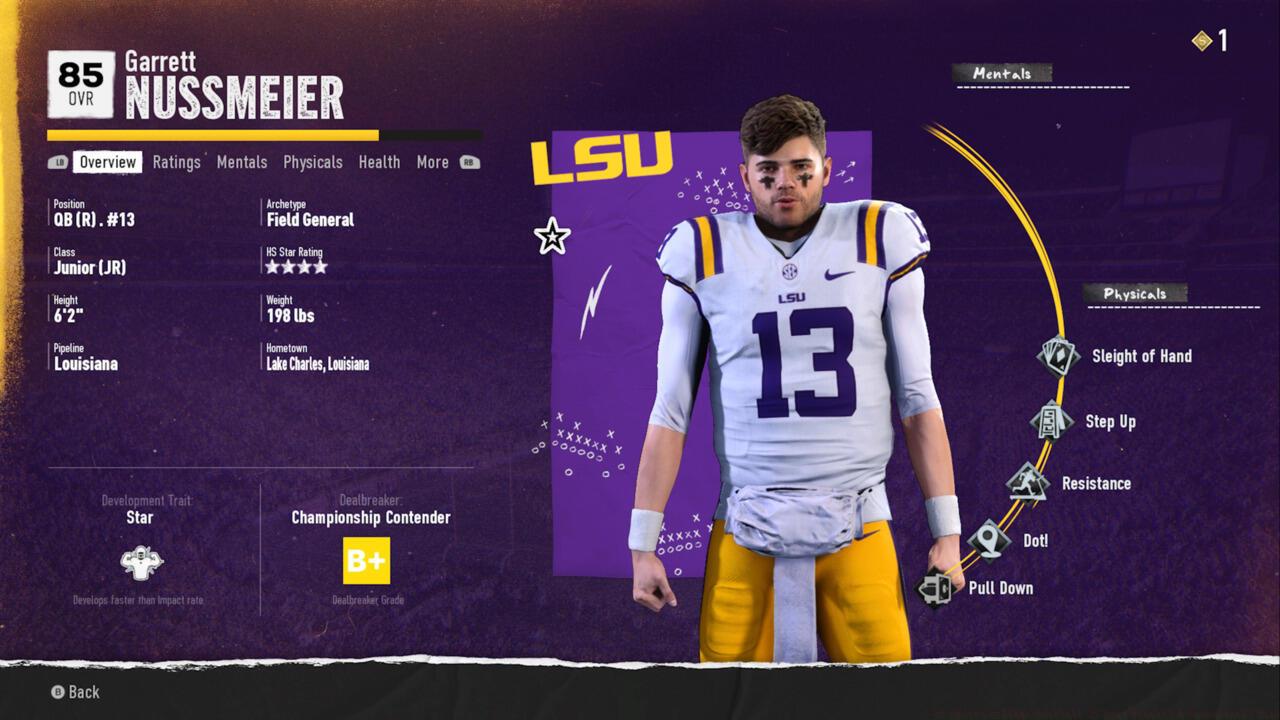Pick the Dot! ability icon

pos(989,540)
